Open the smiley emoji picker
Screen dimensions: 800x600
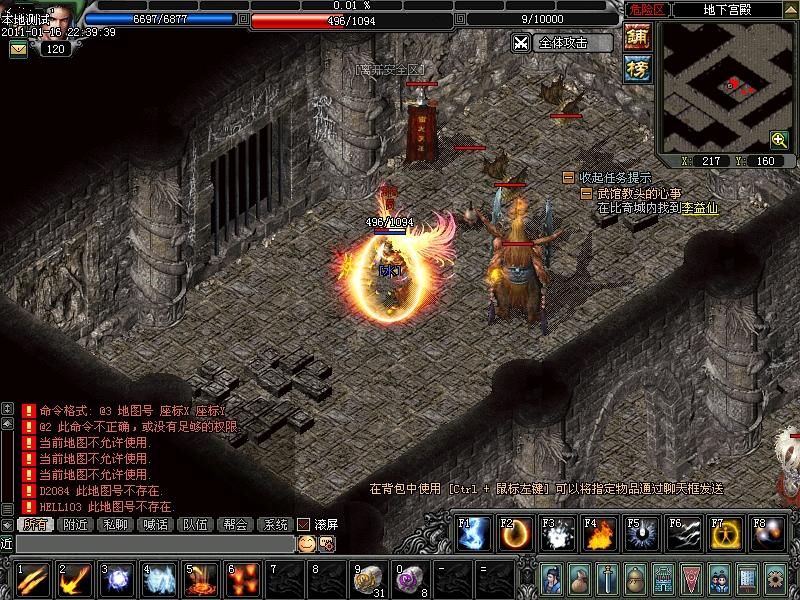[x=306, y=543]
